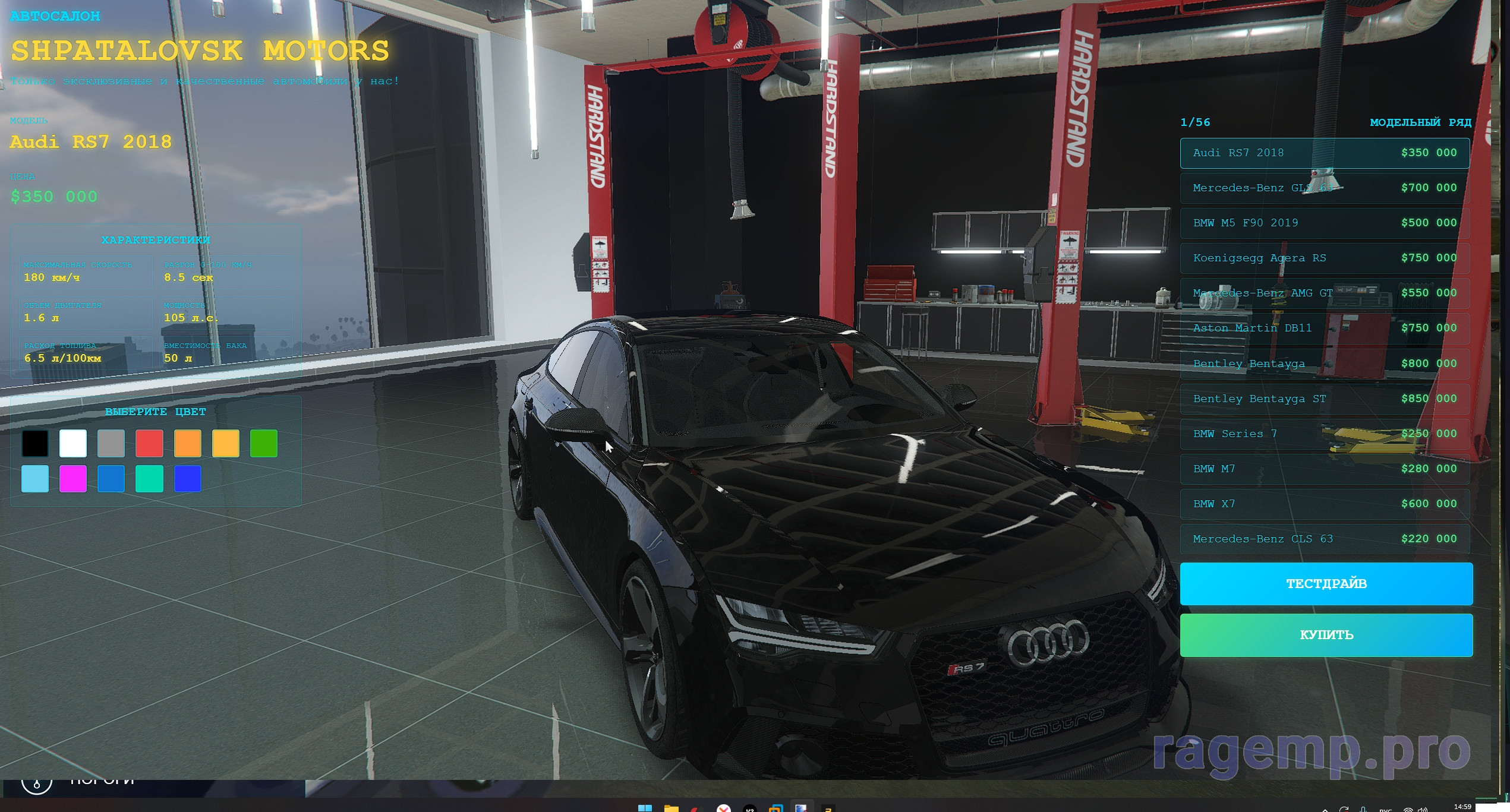Choose the black color swatch
This screenshot has width=1510, height=812.
point(35,443)
